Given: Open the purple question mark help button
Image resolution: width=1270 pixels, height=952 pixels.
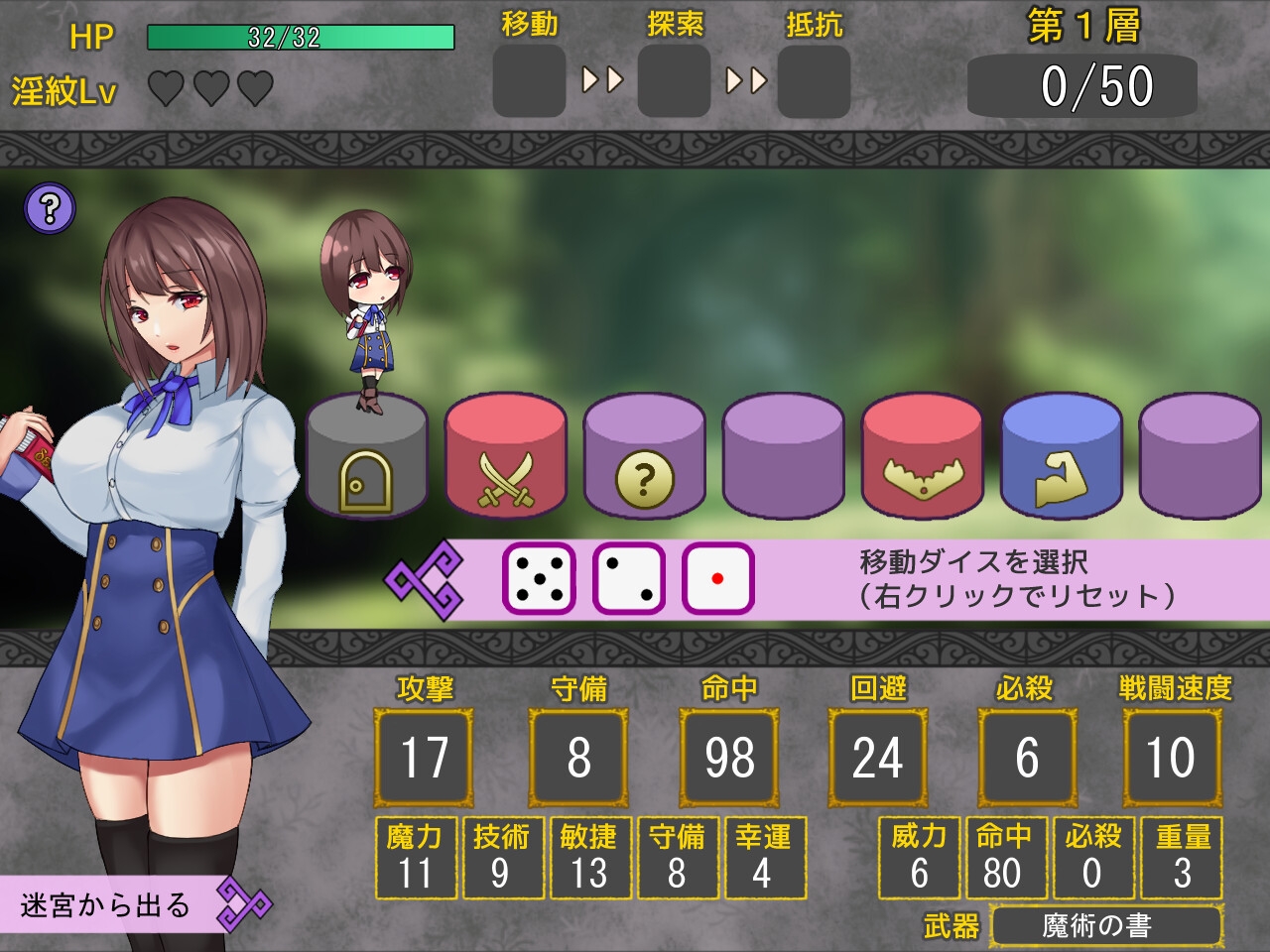Looking at the screenshot, I should (x=50, y=209).
